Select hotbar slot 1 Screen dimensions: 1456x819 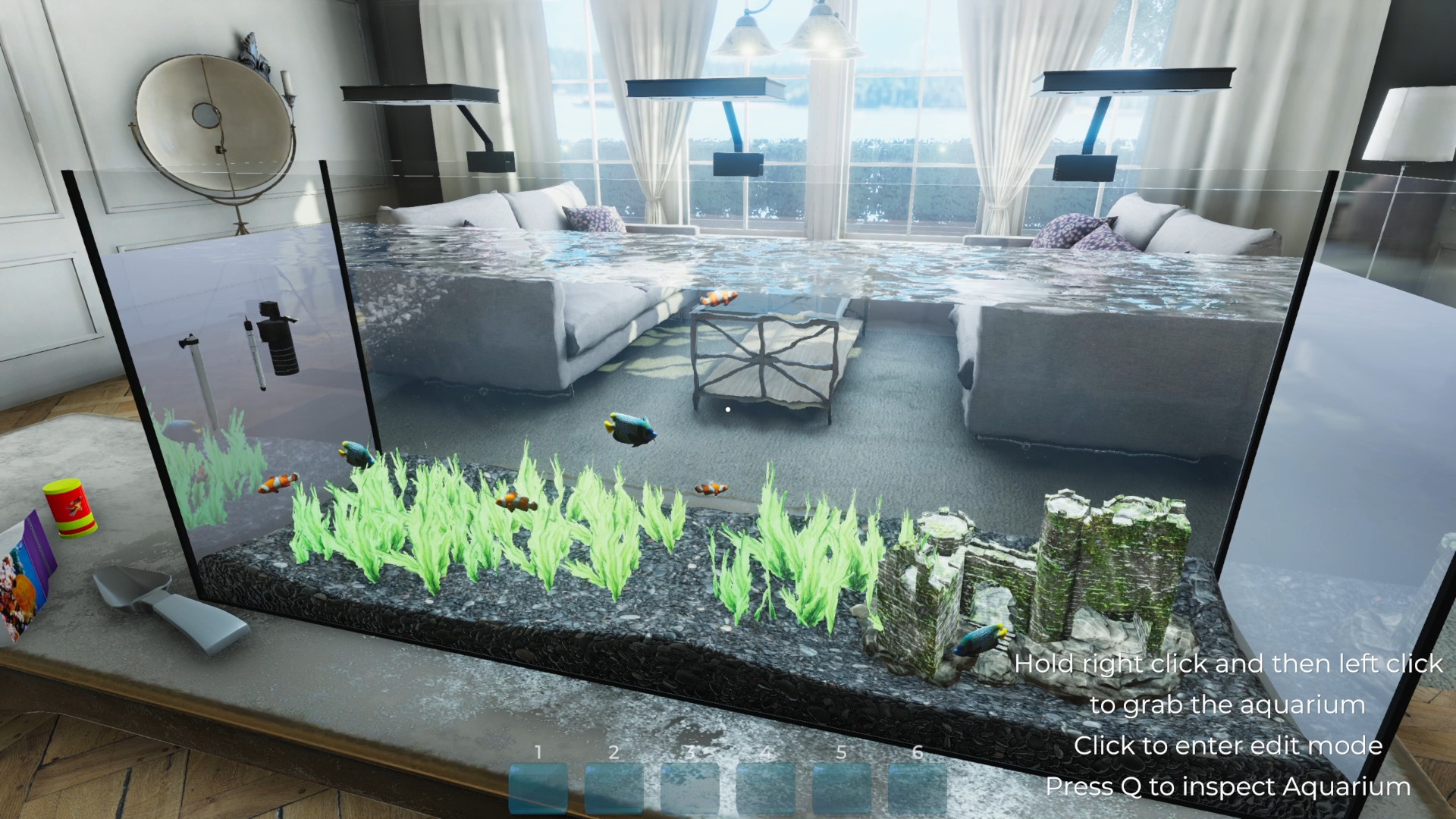(539, 789)
